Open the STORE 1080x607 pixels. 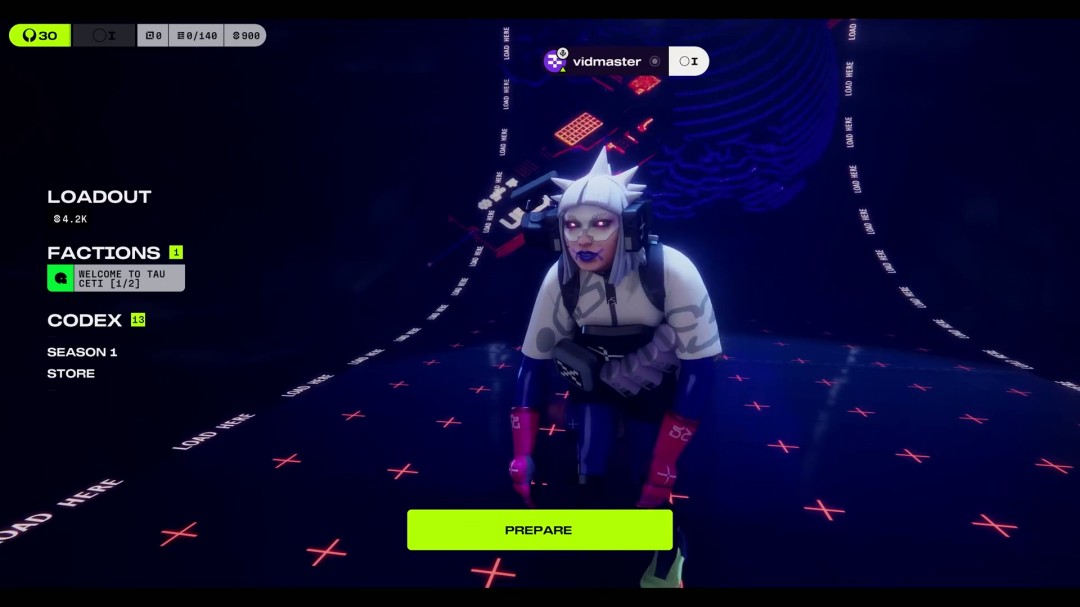pyautogui.click(x=71, y=373)
